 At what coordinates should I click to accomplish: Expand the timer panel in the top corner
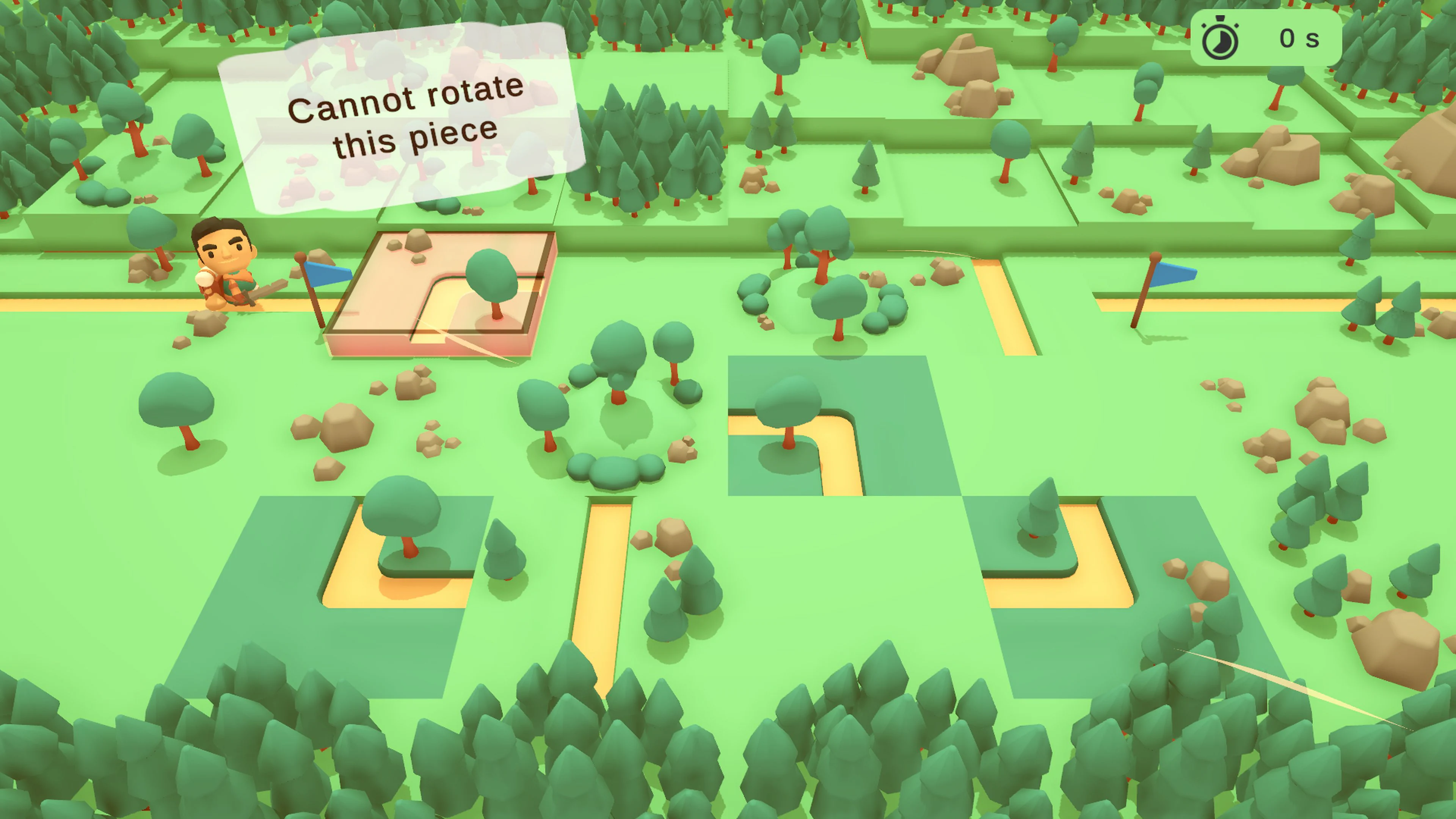click(1294, 38)
